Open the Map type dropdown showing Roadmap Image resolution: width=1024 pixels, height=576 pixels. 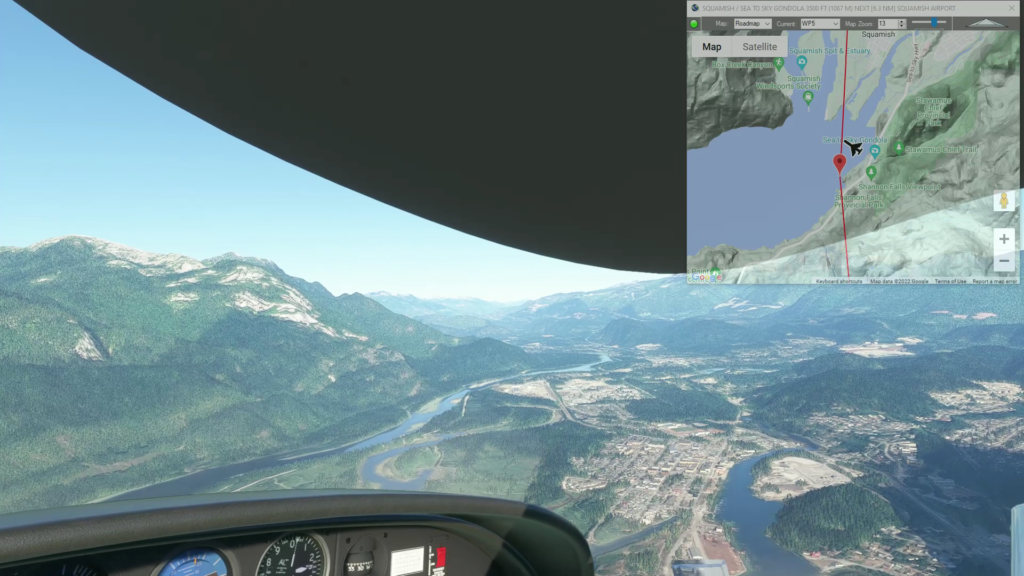pyautogui.click(x=752, y=23)
